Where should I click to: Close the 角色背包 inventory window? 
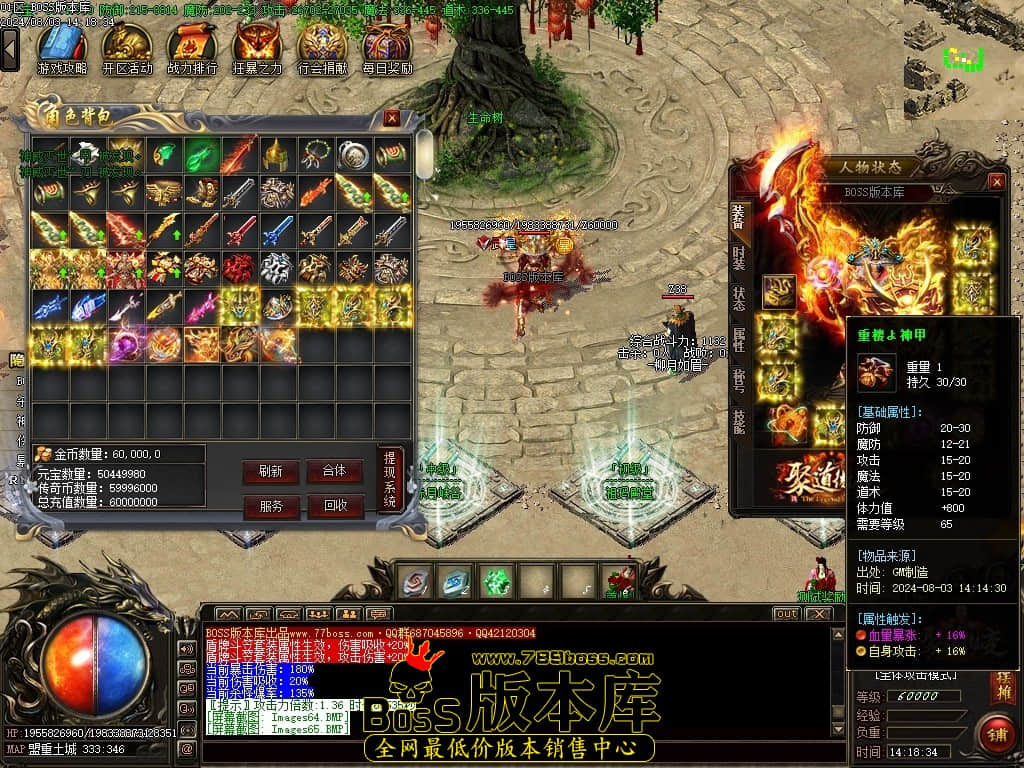(x=392, y=118)
